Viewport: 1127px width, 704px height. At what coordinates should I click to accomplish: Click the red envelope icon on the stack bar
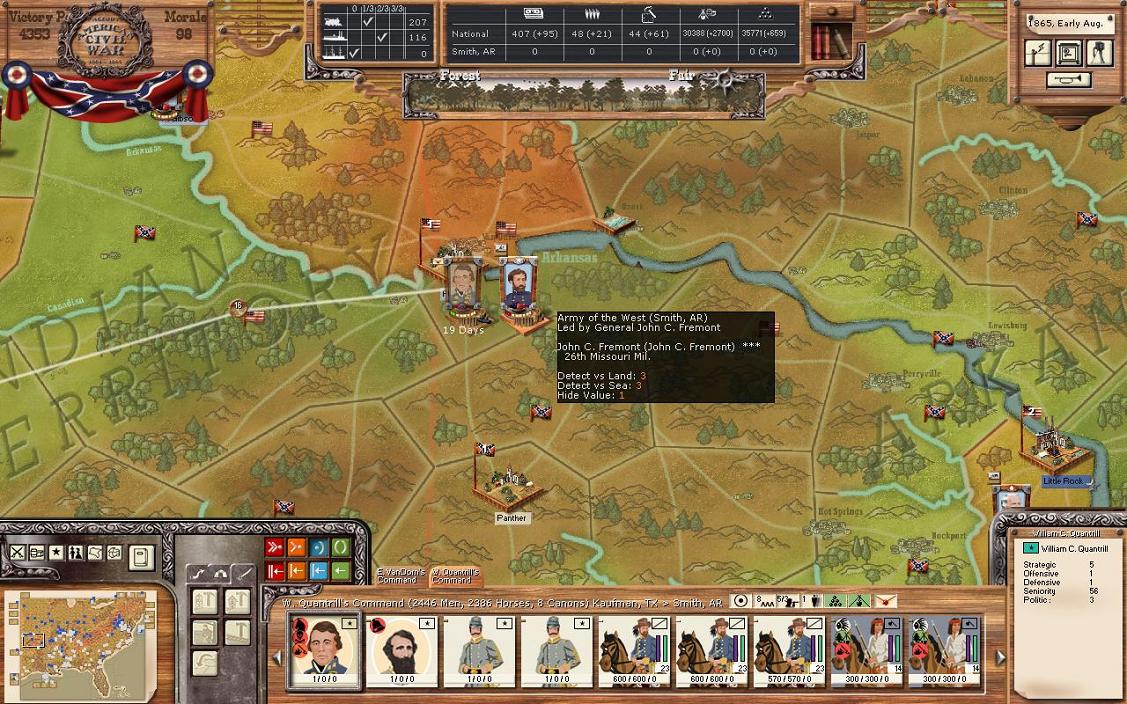[x=885, y=602]
